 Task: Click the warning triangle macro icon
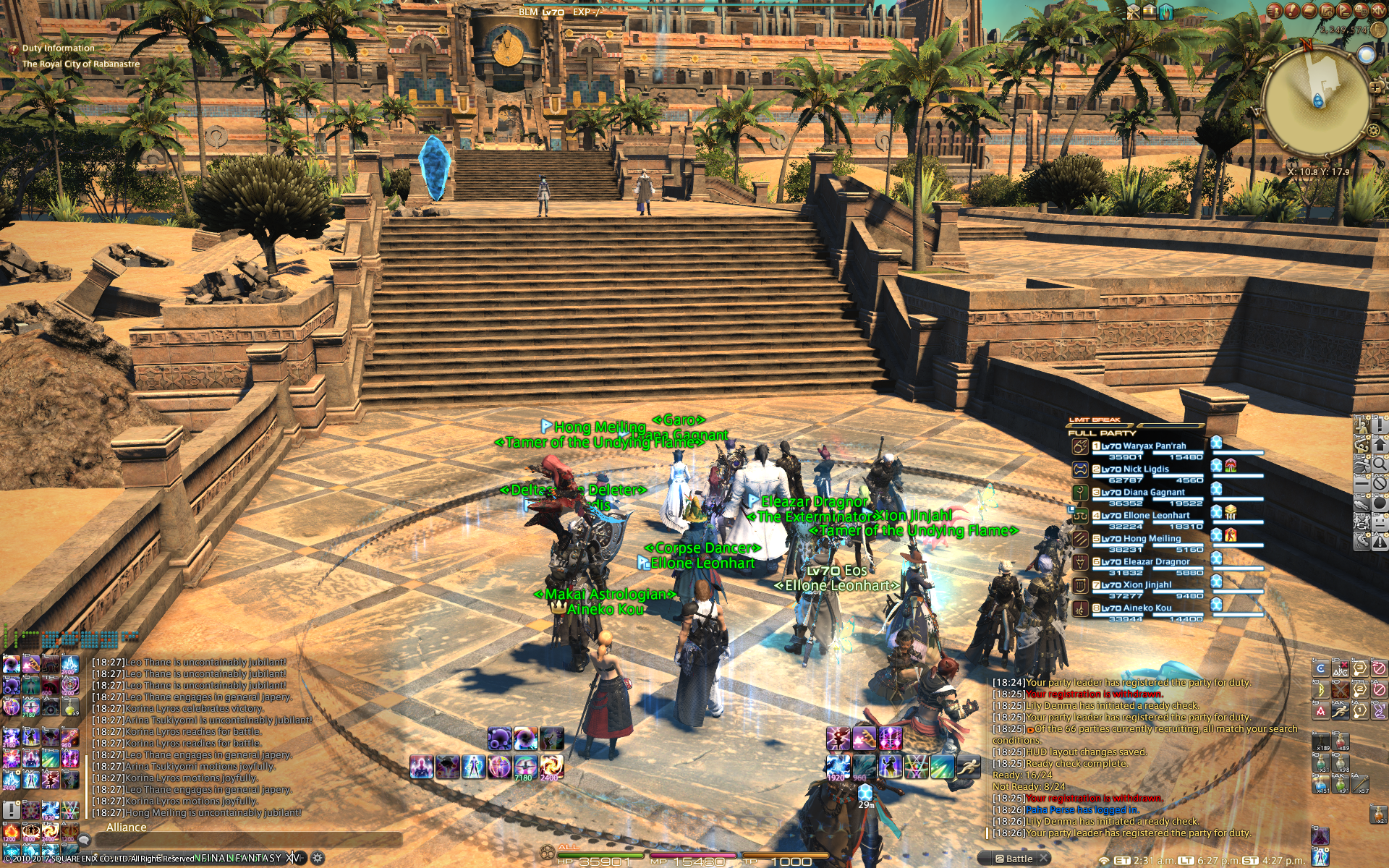(x=1380, y=541)
